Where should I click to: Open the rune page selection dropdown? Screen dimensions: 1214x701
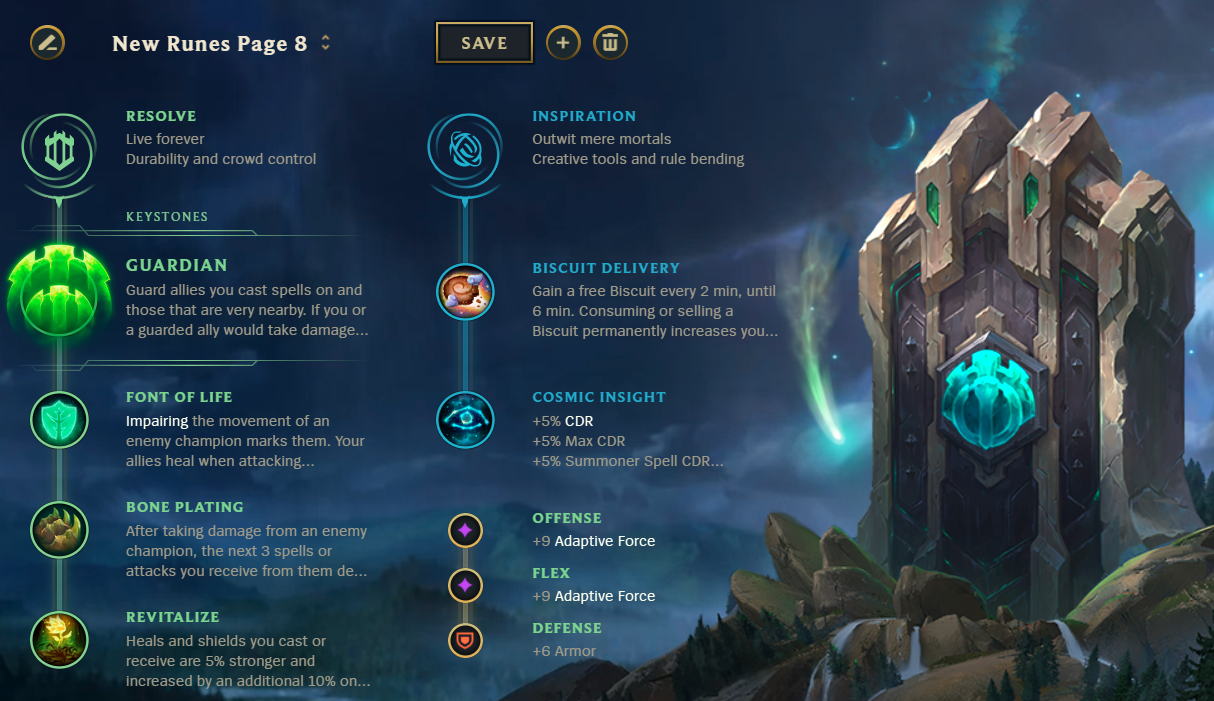[325, 43]
